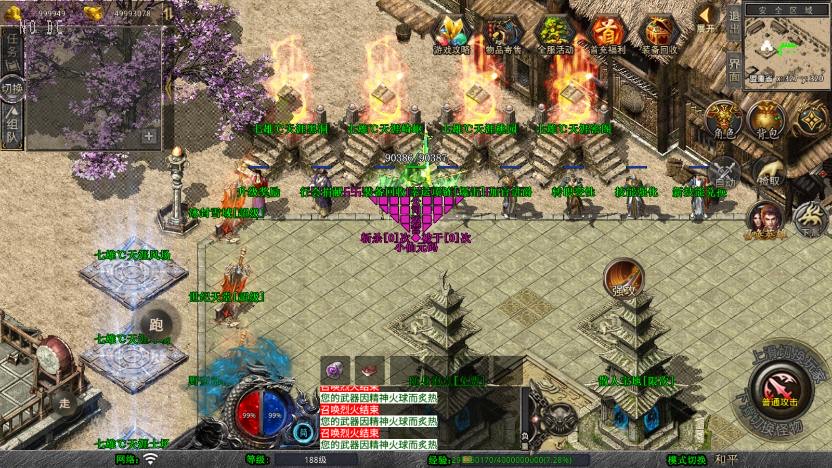The width and height of the screenshot is (832, 468).
Task: Open the 首充福利 first recharge bonus
Action: (x=607, y=33)
